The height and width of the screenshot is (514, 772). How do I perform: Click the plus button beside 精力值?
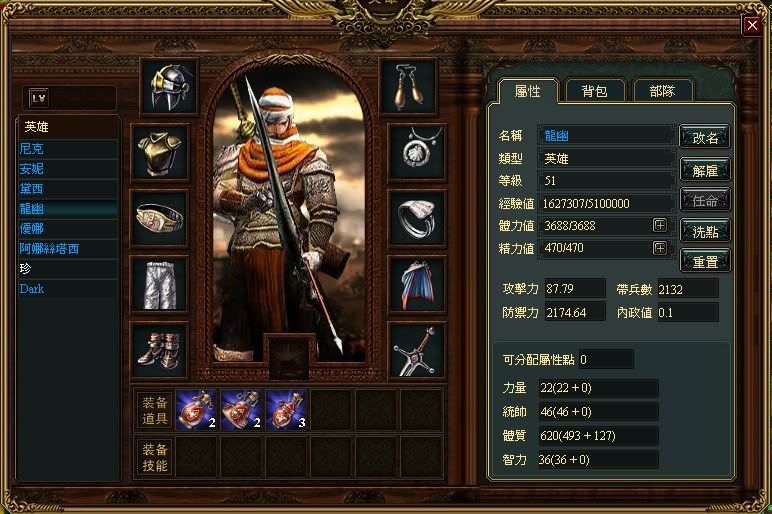[x=660, y=248]
